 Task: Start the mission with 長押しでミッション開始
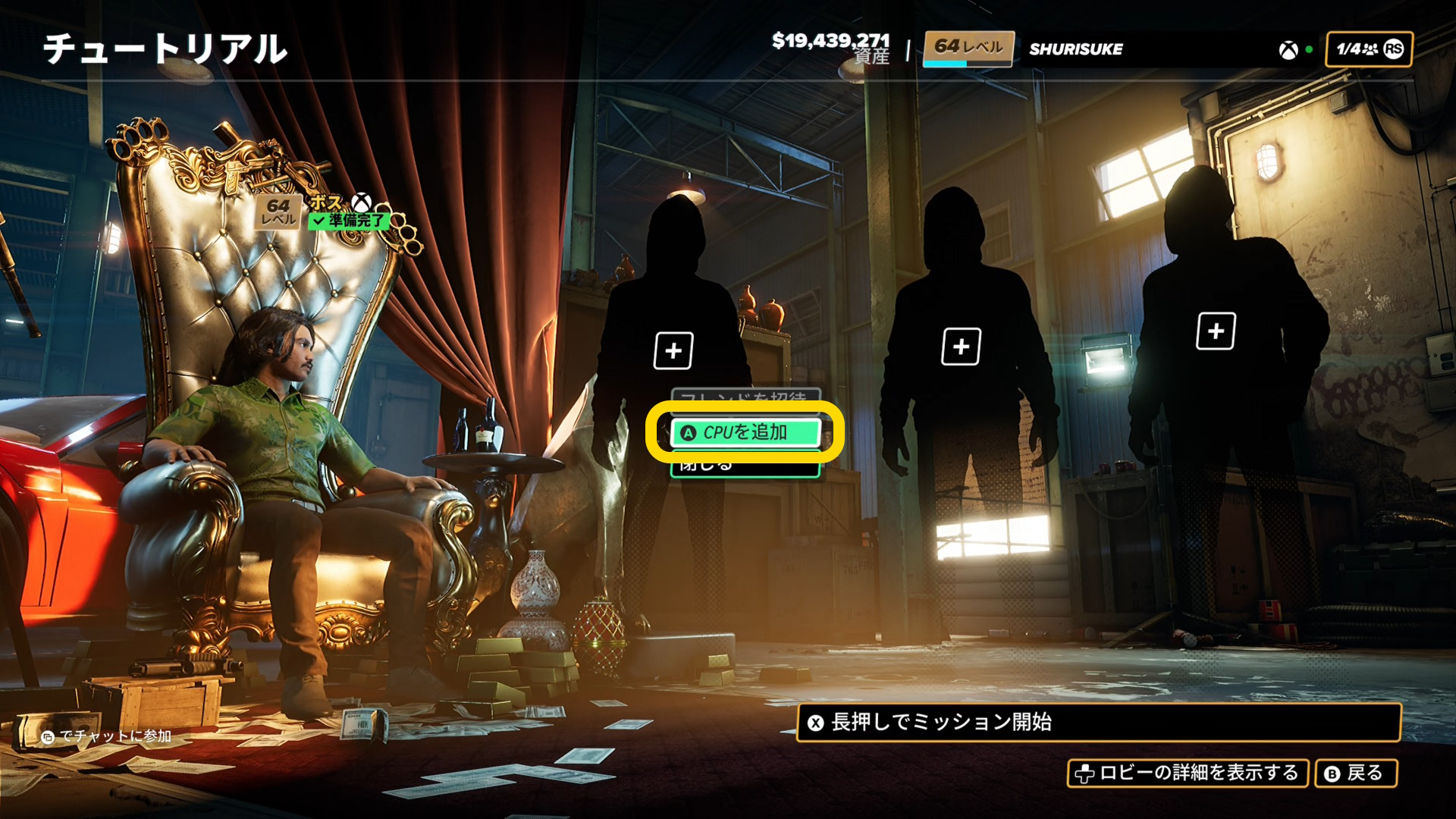click(x=1098, y=722)
